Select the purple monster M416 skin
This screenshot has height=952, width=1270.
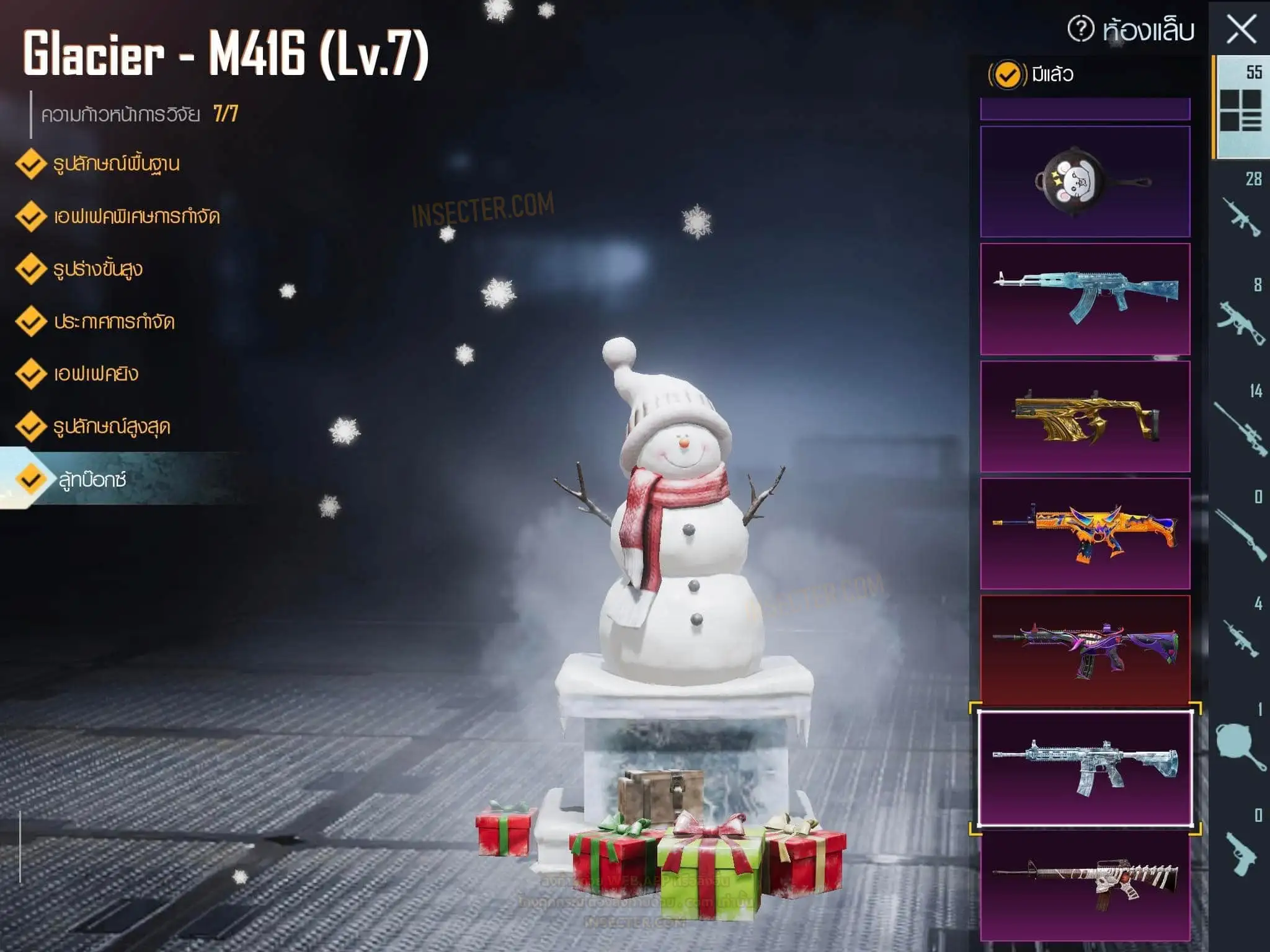click(1085, 650)
